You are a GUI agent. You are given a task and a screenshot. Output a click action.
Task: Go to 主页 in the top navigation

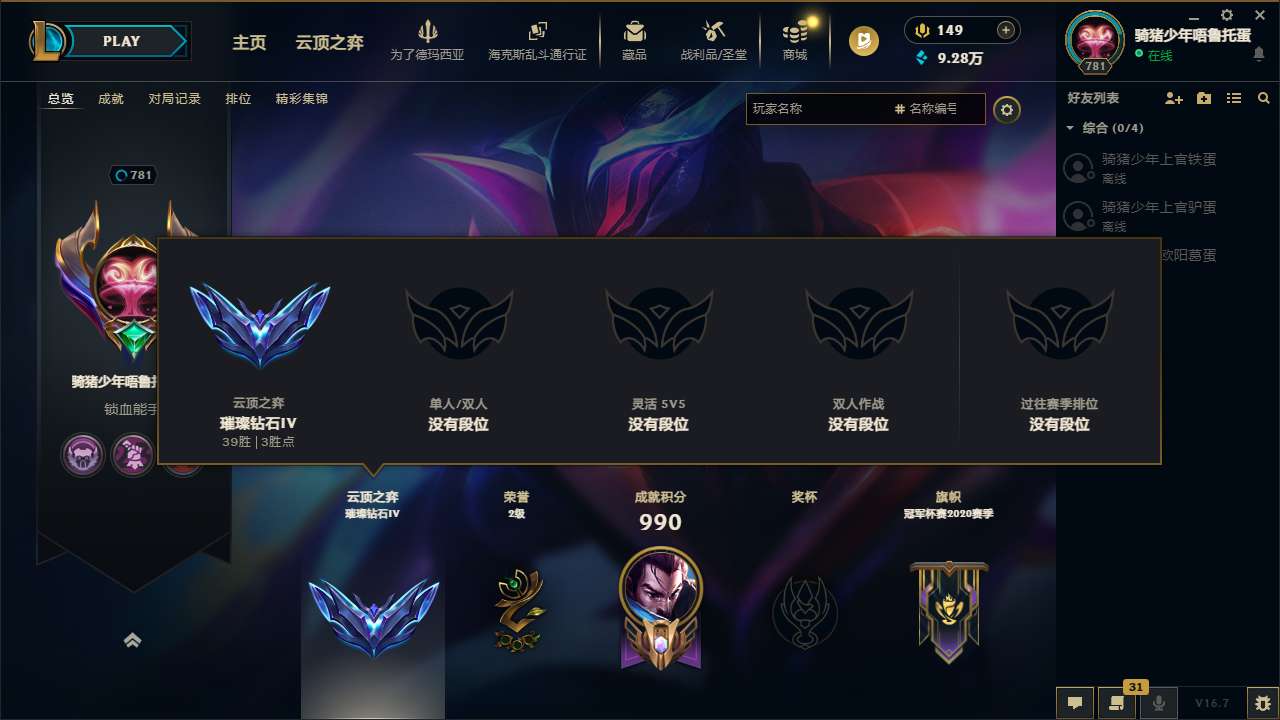249,43
